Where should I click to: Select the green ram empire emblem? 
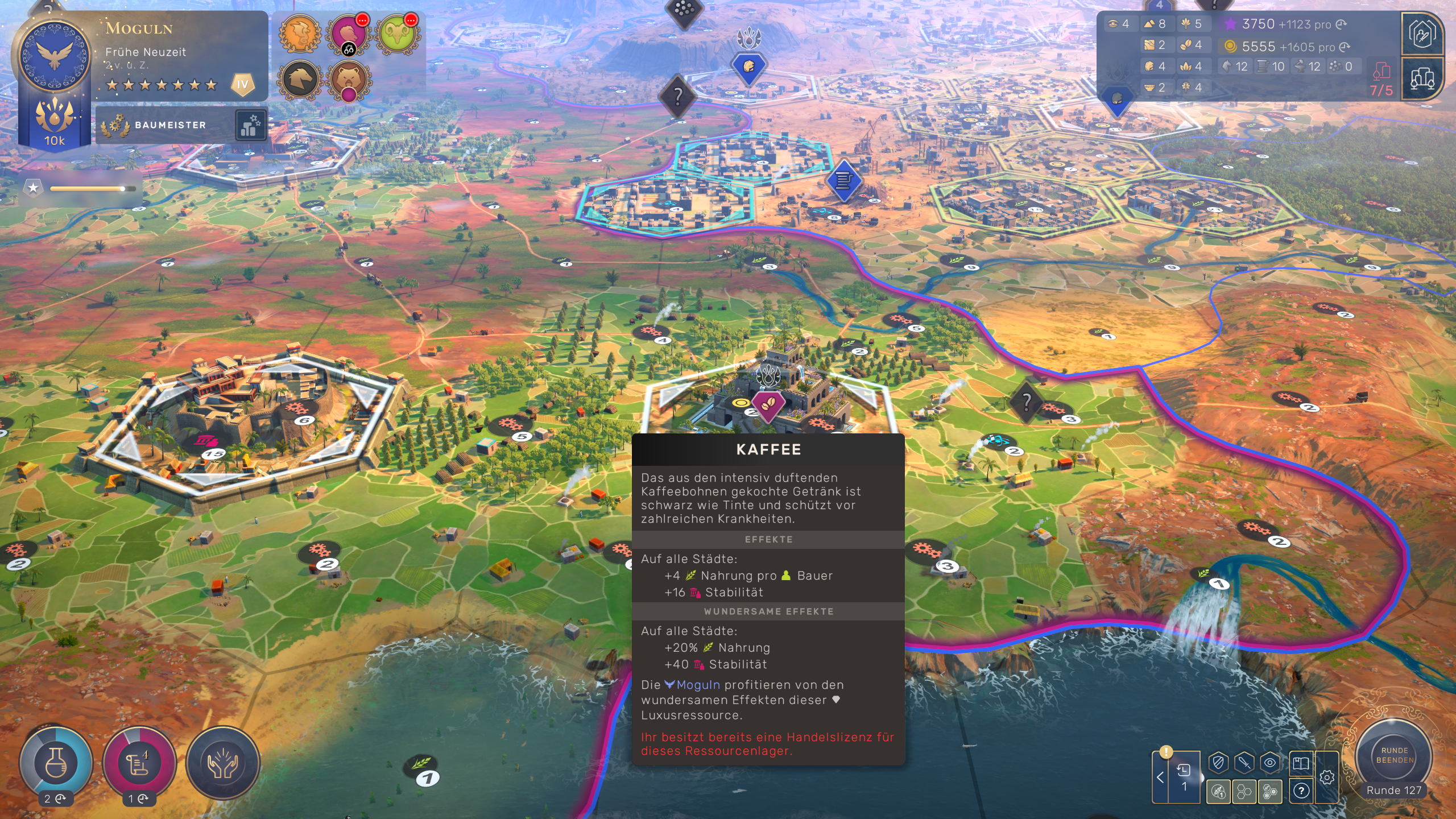click(397, 34)
